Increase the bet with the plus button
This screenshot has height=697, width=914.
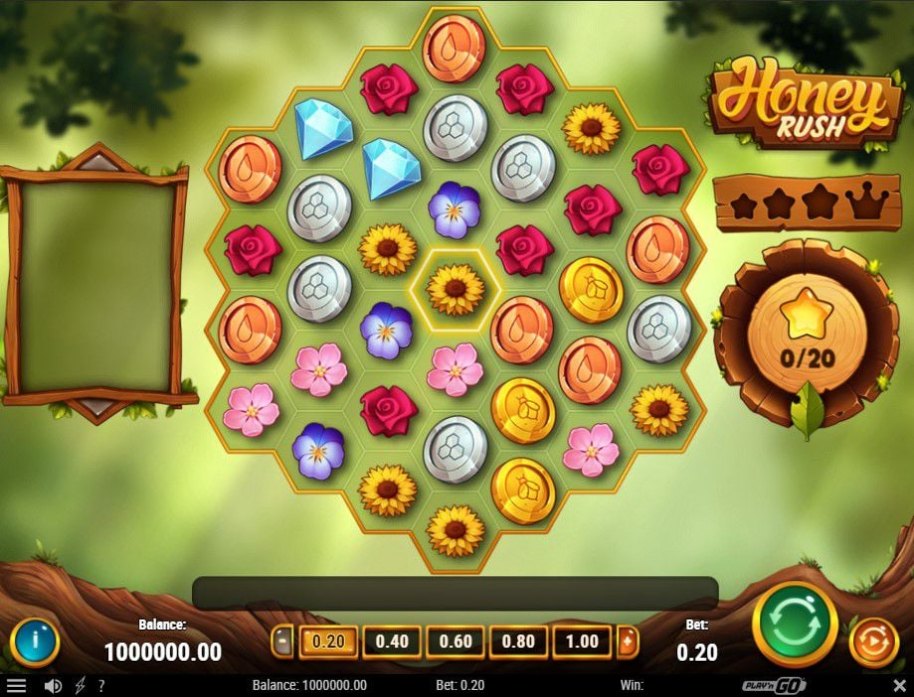627,641
